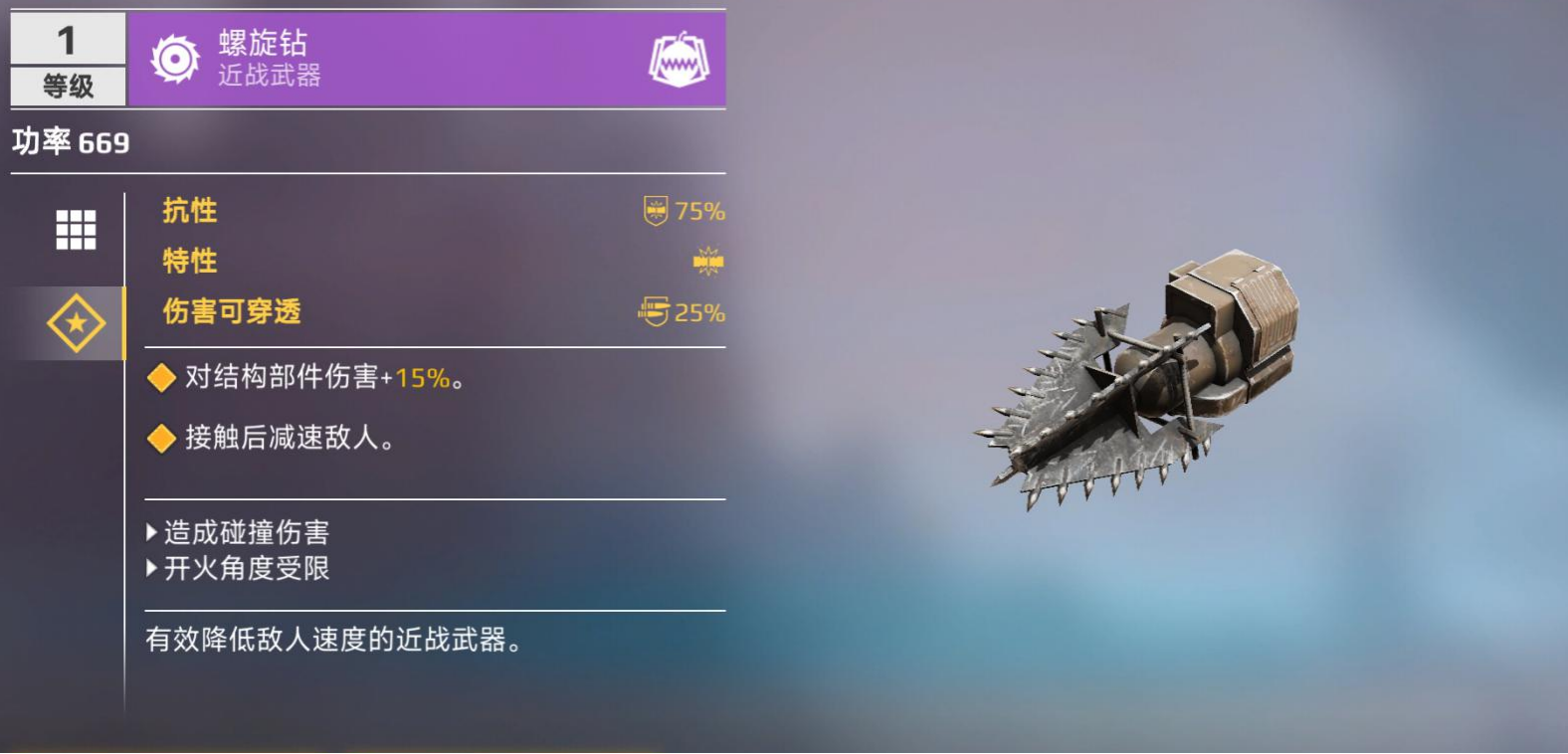The image size is (1568, 754).
Task: Click the diamond icon before 对结构部件伤害
Action: pos(160,378)
